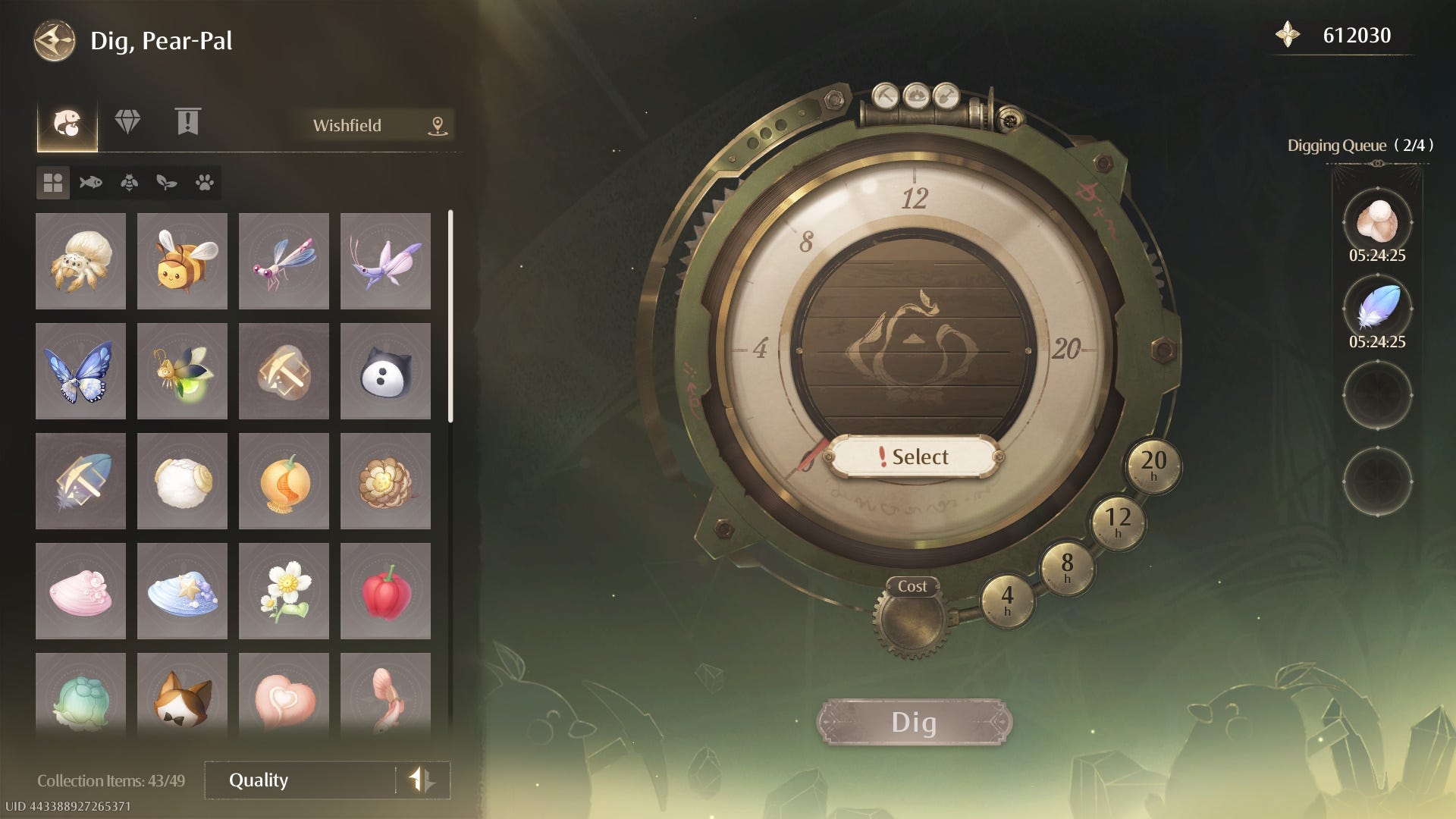Filter collection by animal paw category
1456x819 pixels.
pos(204,183)
